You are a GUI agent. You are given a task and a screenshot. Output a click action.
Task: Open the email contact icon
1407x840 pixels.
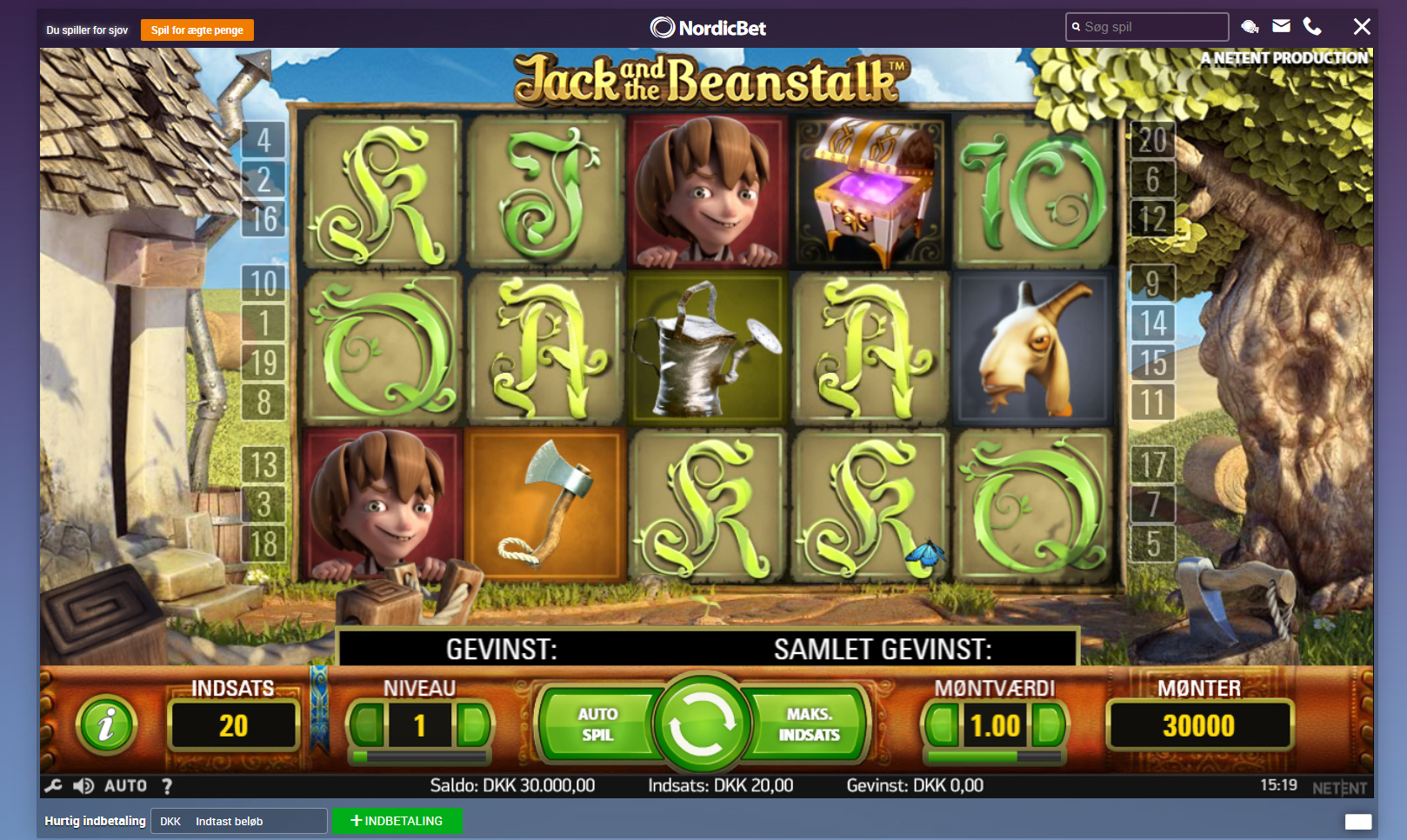tap(1280, 26)
